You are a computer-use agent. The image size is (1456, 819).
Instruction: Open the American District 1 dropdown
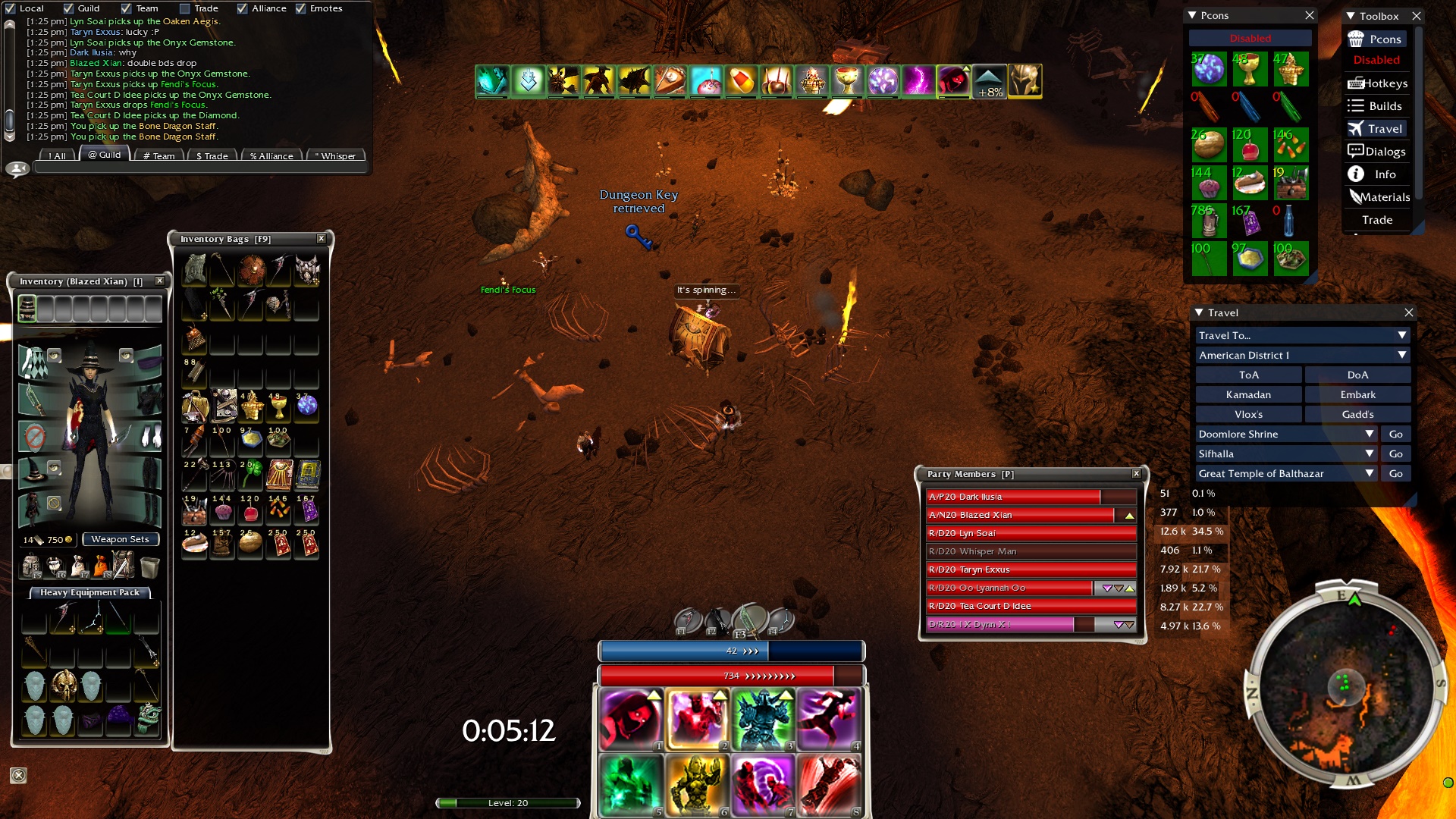coord(1302,355)
